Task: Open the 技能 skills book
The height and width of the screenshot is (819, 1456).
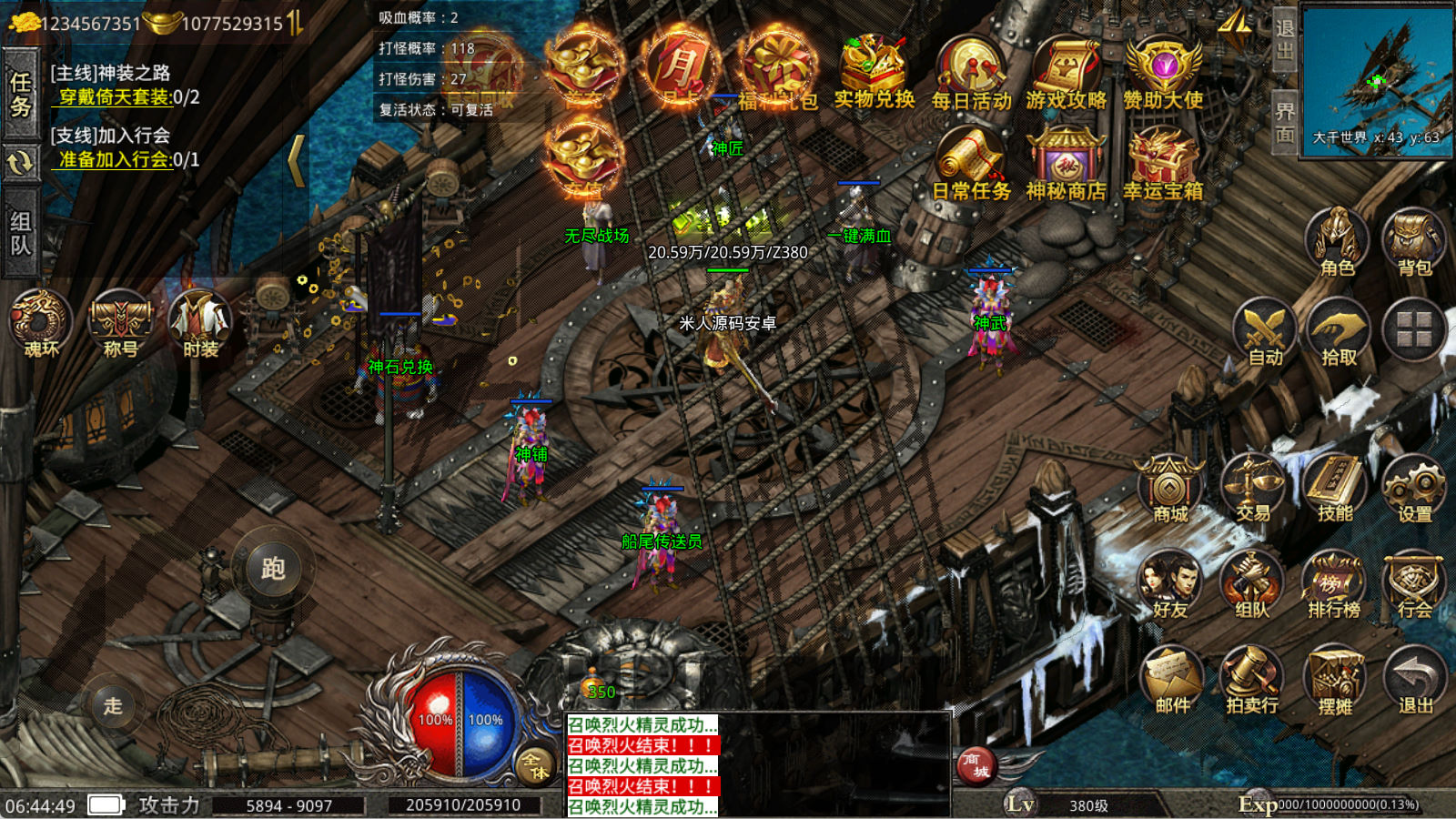Action: point(1335,489)
